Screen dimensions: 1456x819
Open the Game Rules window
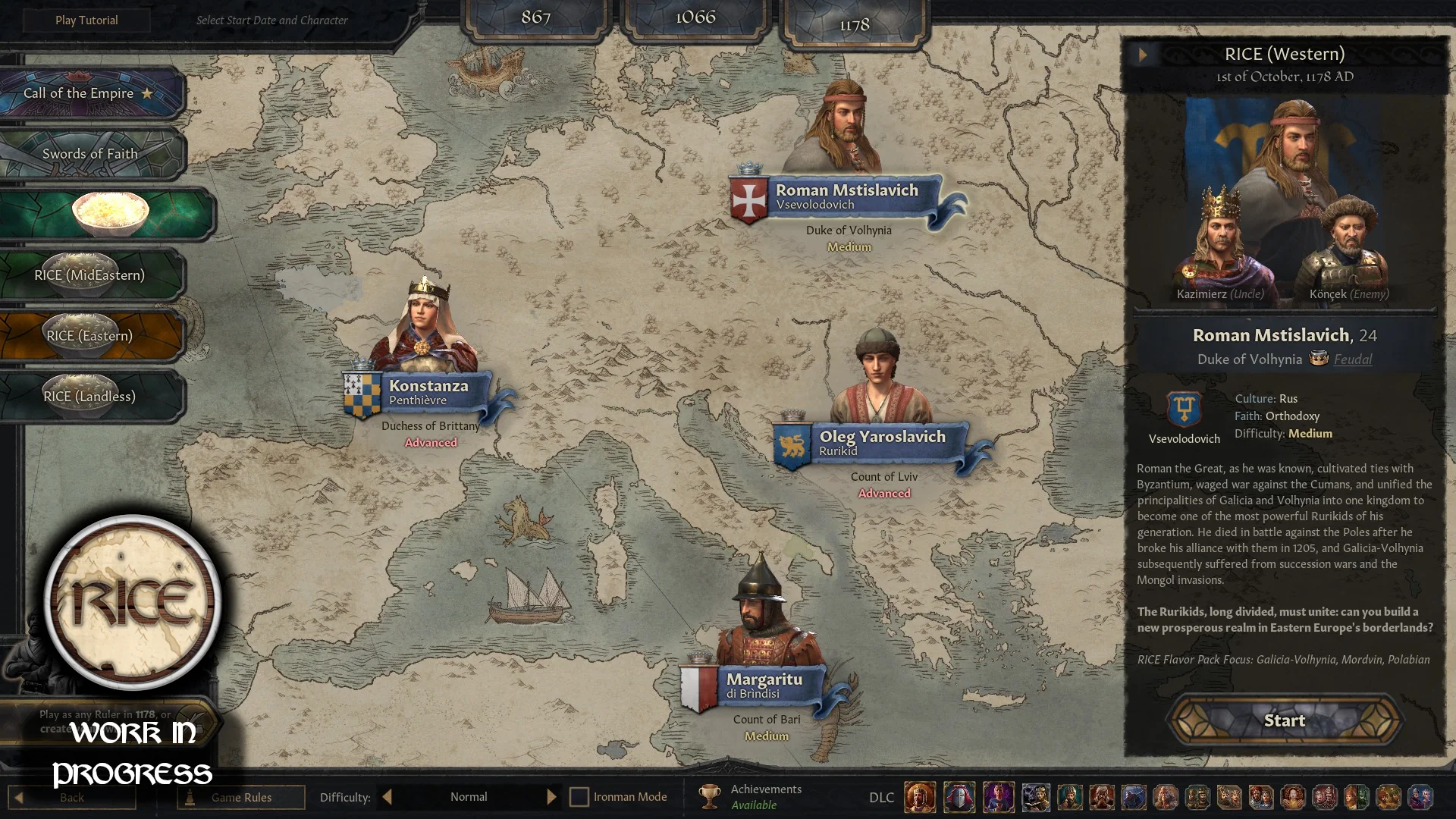pyautogui.click(x=241, y=797)
